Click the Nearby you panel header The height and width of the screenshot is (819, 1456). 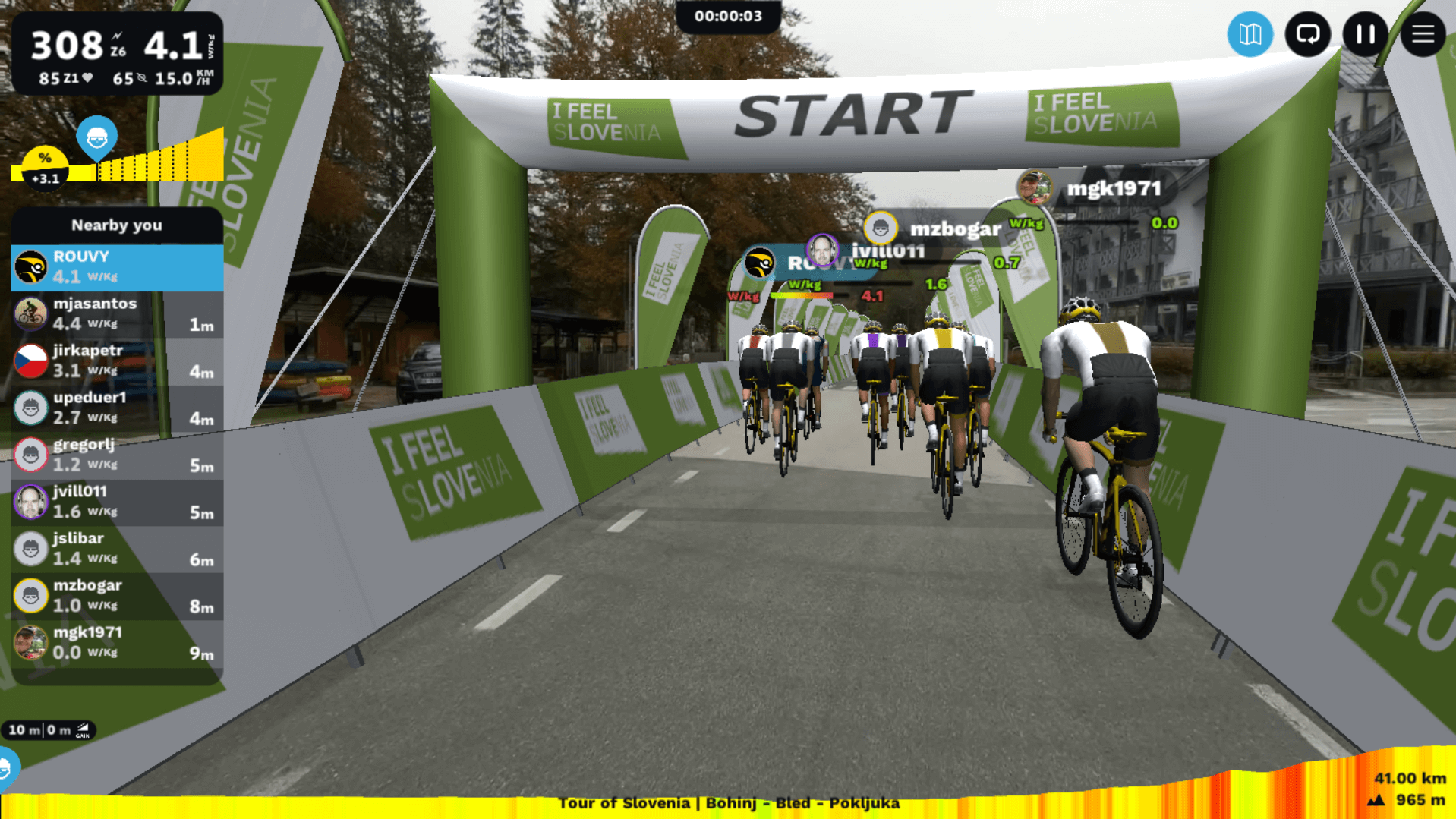117,225
